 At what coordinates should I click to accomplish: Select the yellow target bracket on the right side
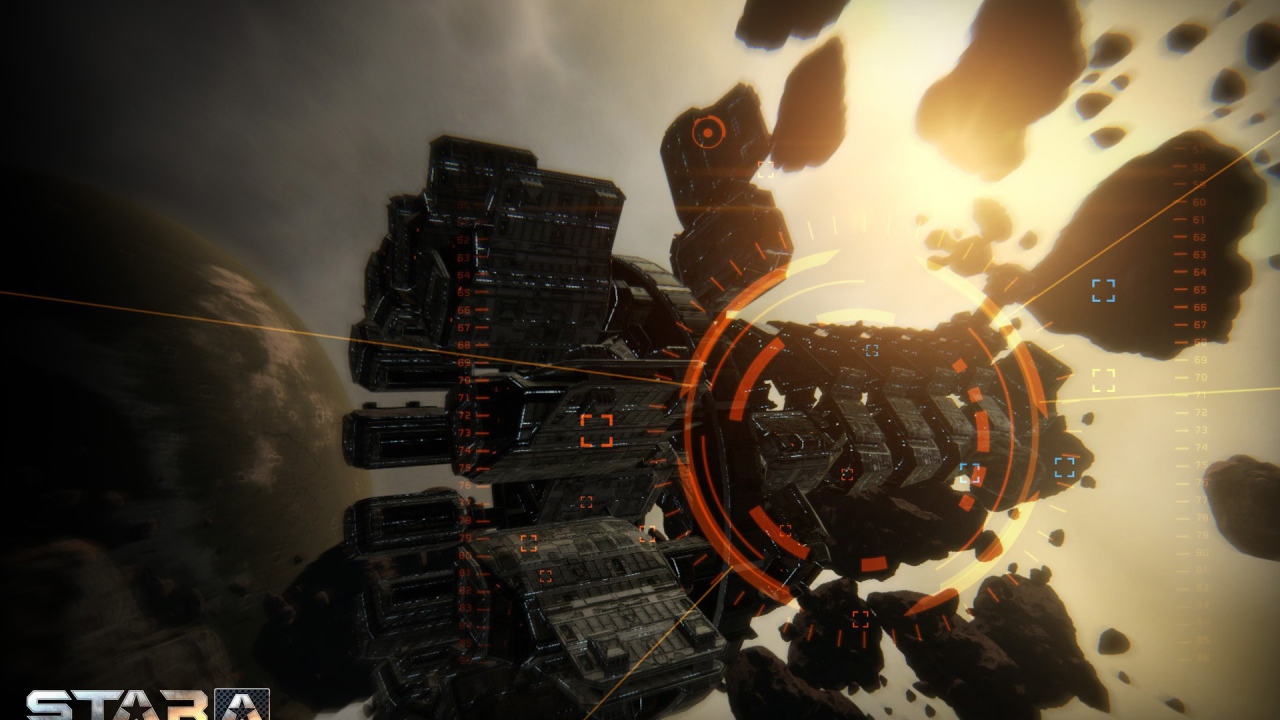pyautogui.click(x=1104, y=378)
